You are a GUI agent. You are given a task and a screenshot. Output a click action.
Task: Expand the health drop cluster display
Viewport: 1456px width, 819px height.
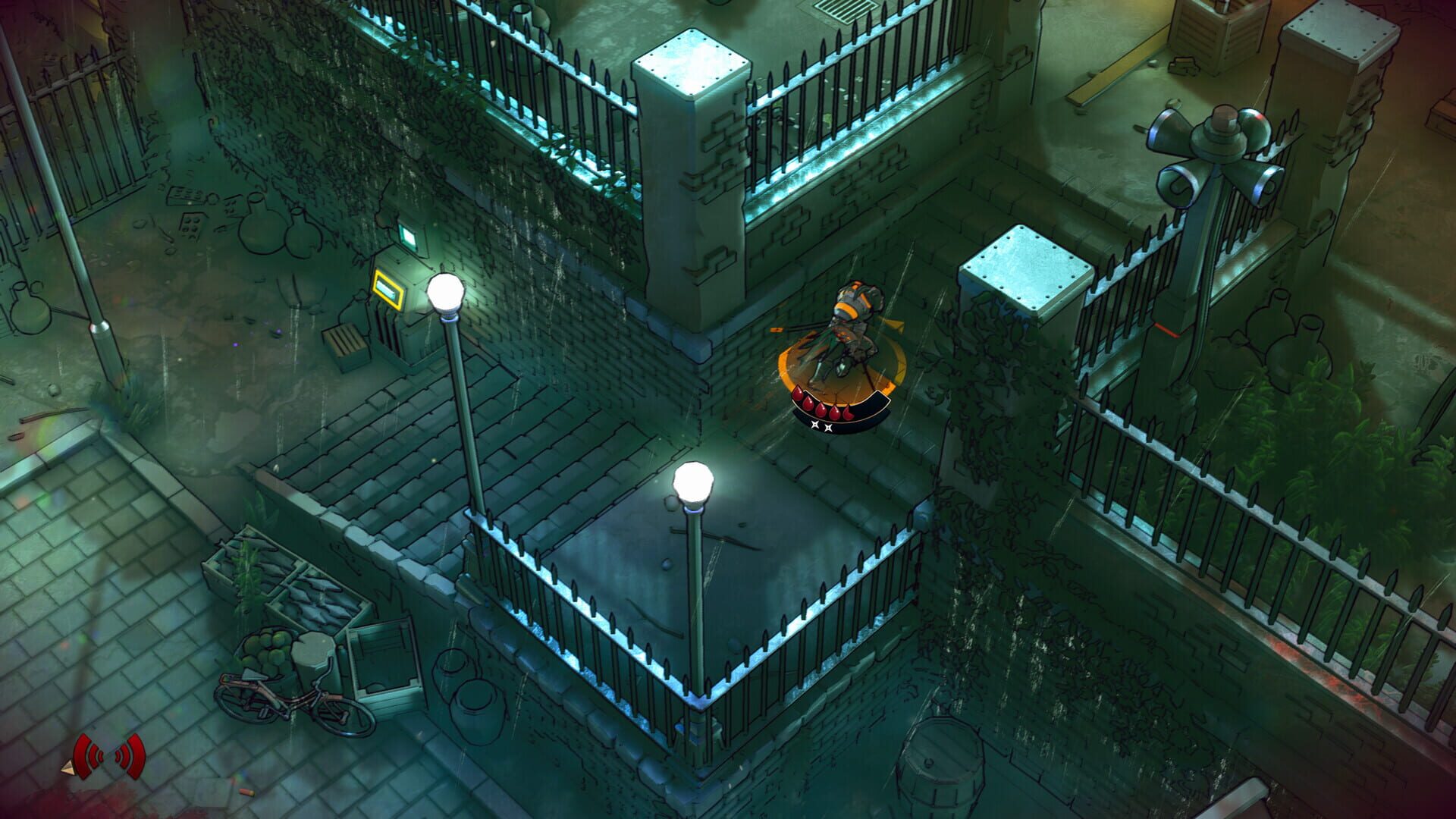click(x=823, y=406)
